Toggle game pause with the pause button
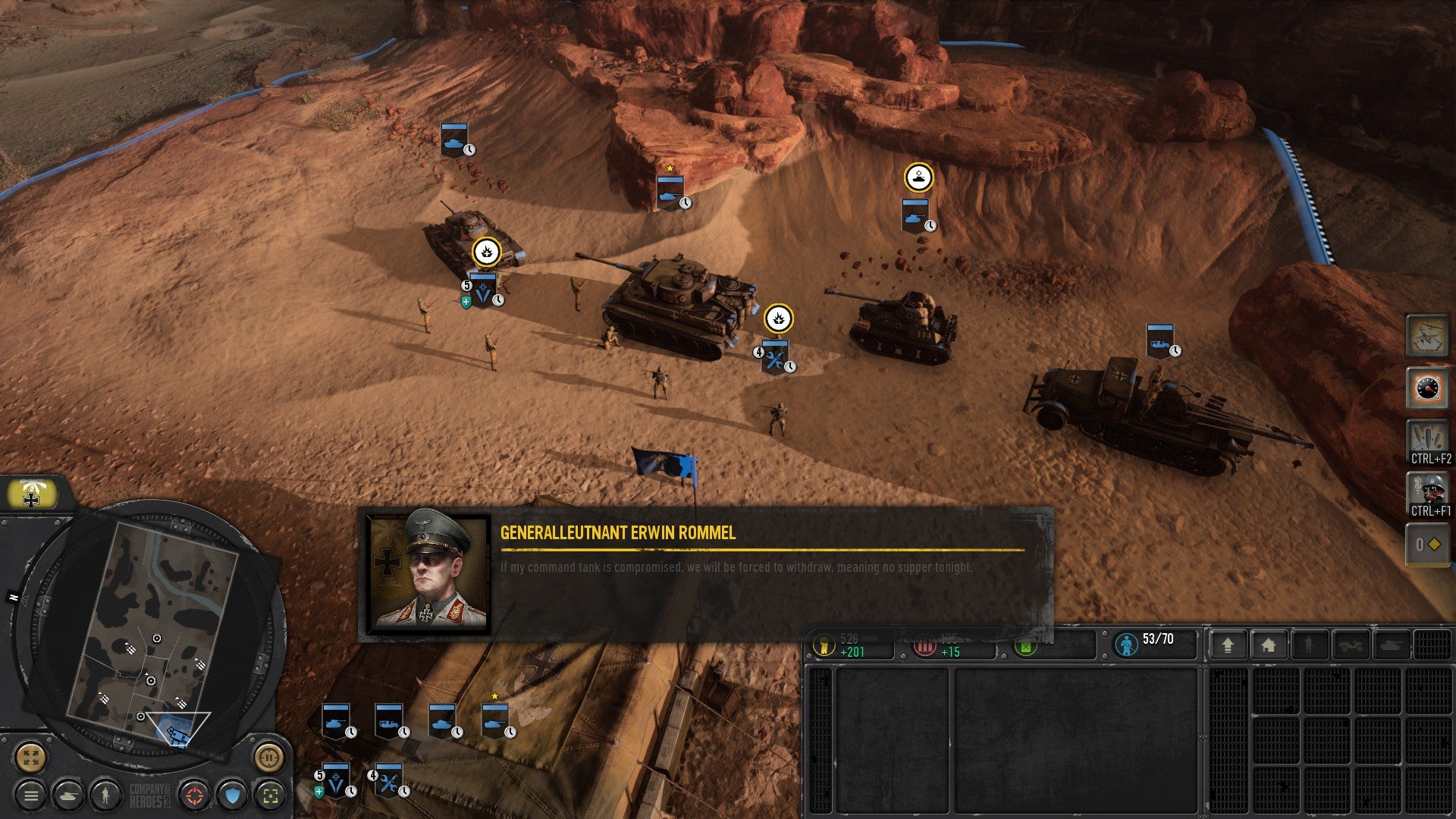1456x819 pixels. pyautogui.click(x=269, y=758)
